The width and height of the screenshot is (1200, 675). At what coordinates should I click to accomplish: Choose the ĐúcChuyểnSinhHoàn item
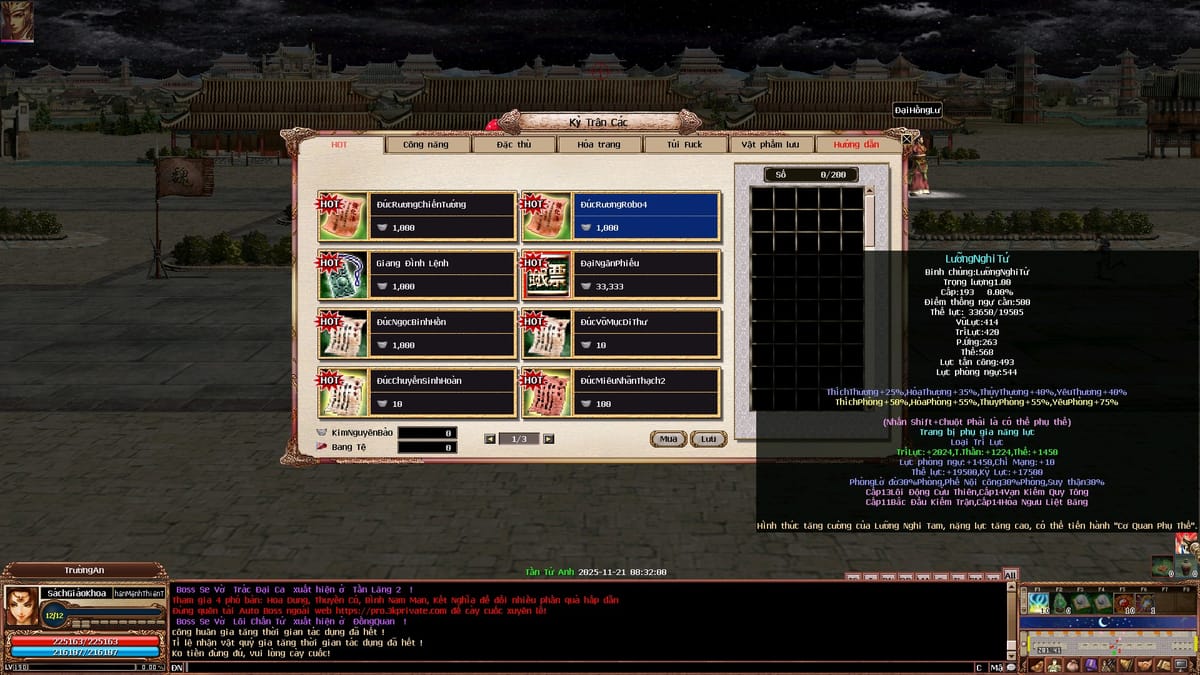pos(418,393)
